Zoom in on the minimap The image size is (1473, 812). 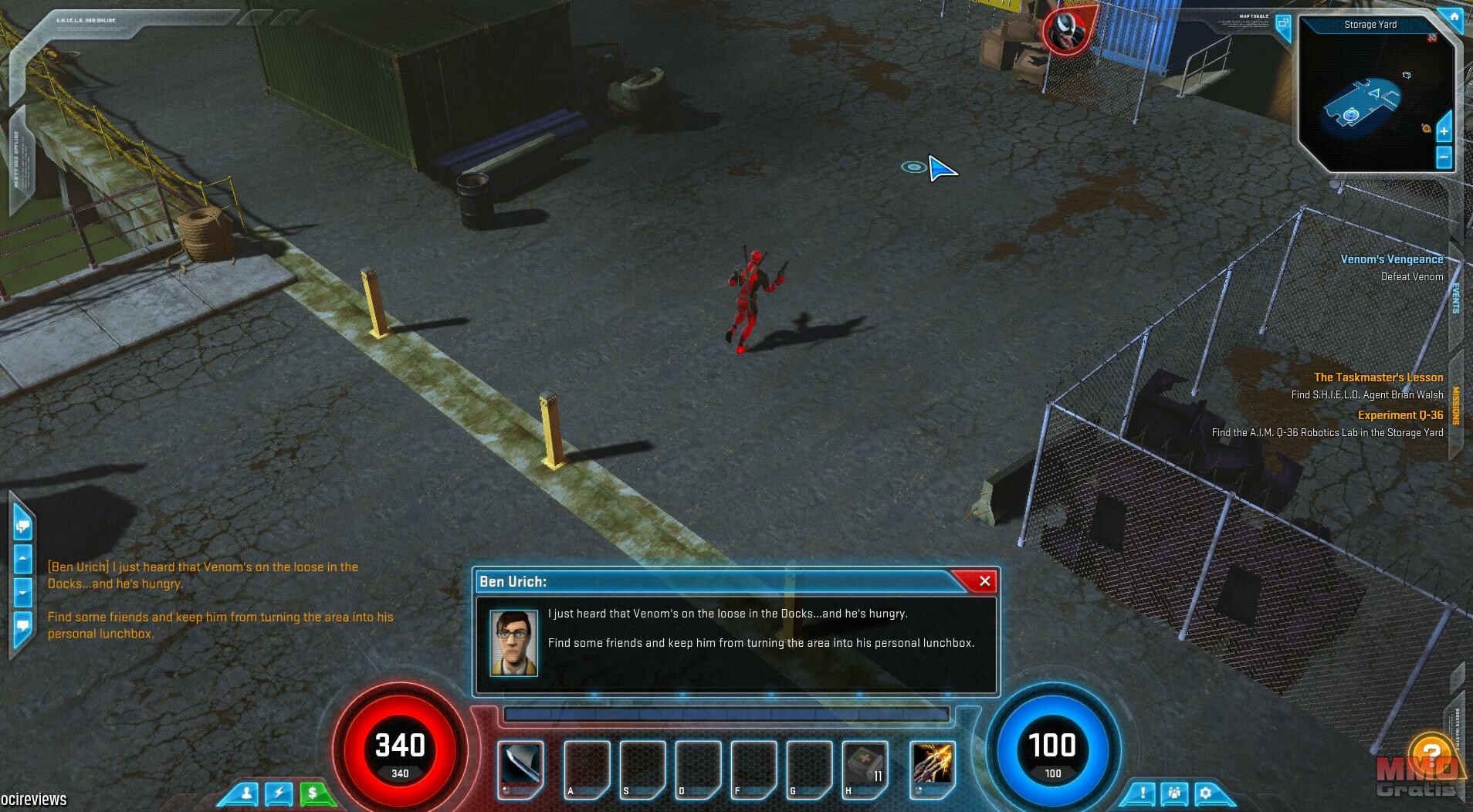[1444, 132]
